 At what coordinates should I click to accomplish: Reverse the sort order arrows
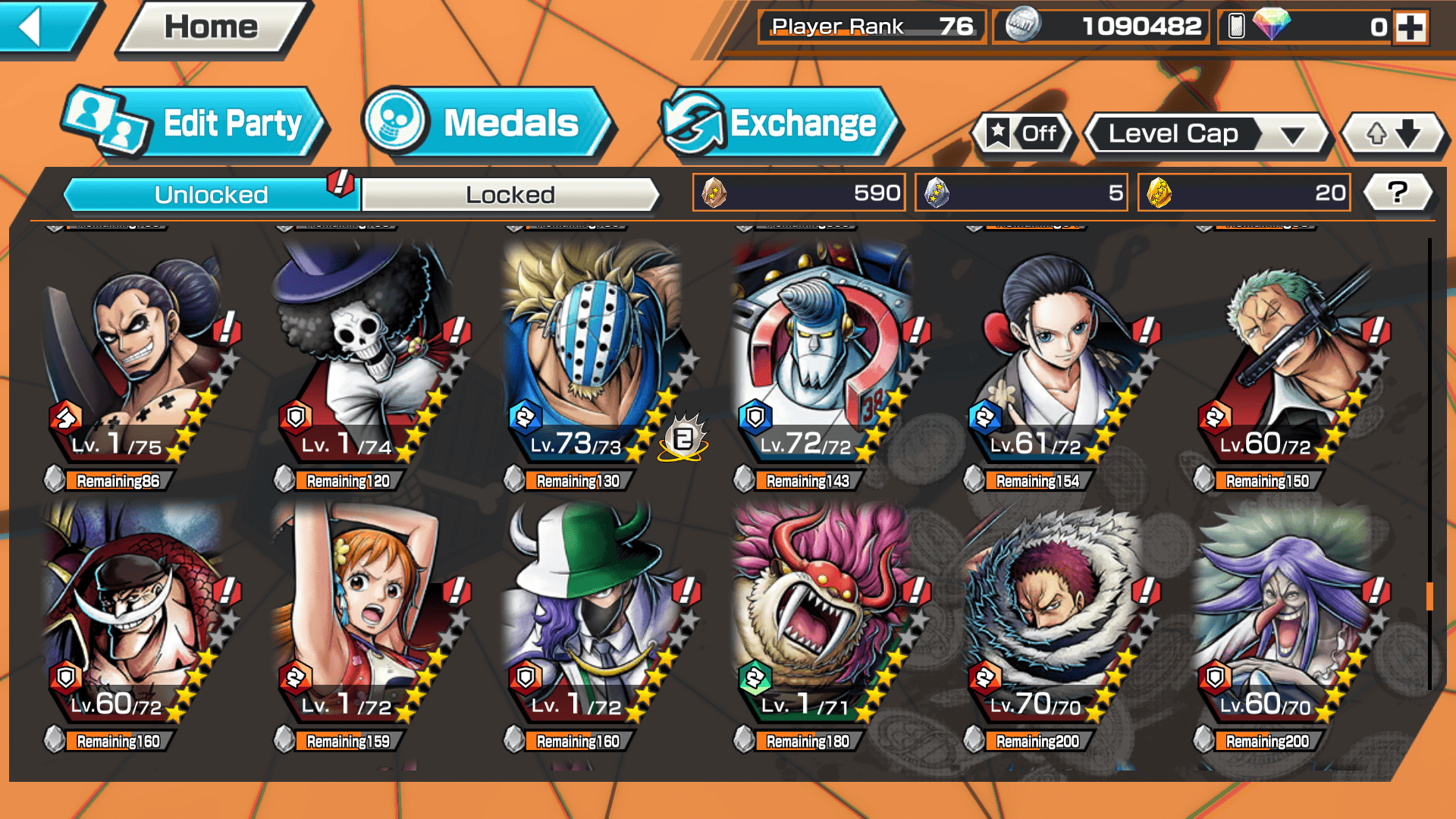pos(1393,134)
